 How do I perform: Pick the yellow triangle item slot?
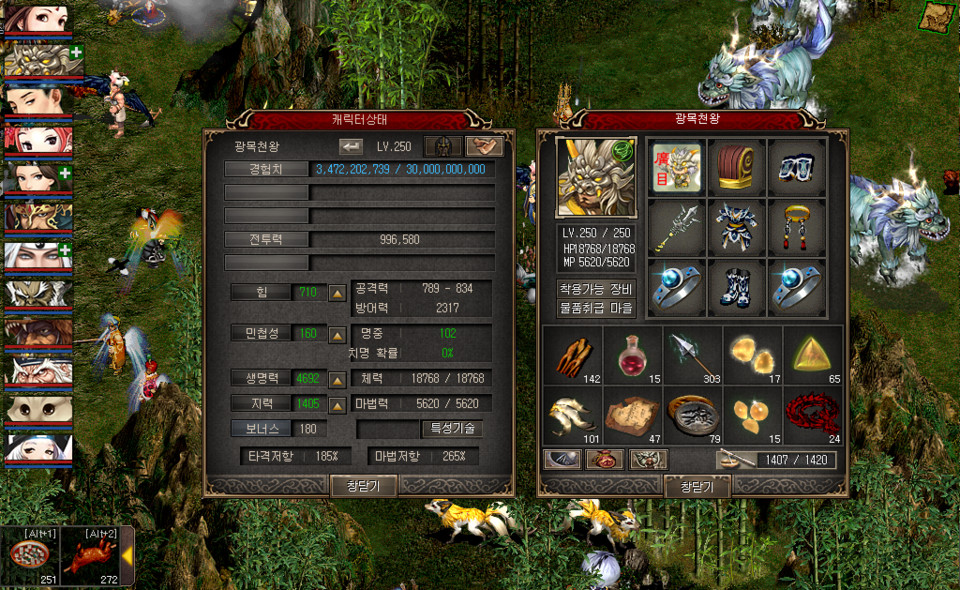coord(812,355)
